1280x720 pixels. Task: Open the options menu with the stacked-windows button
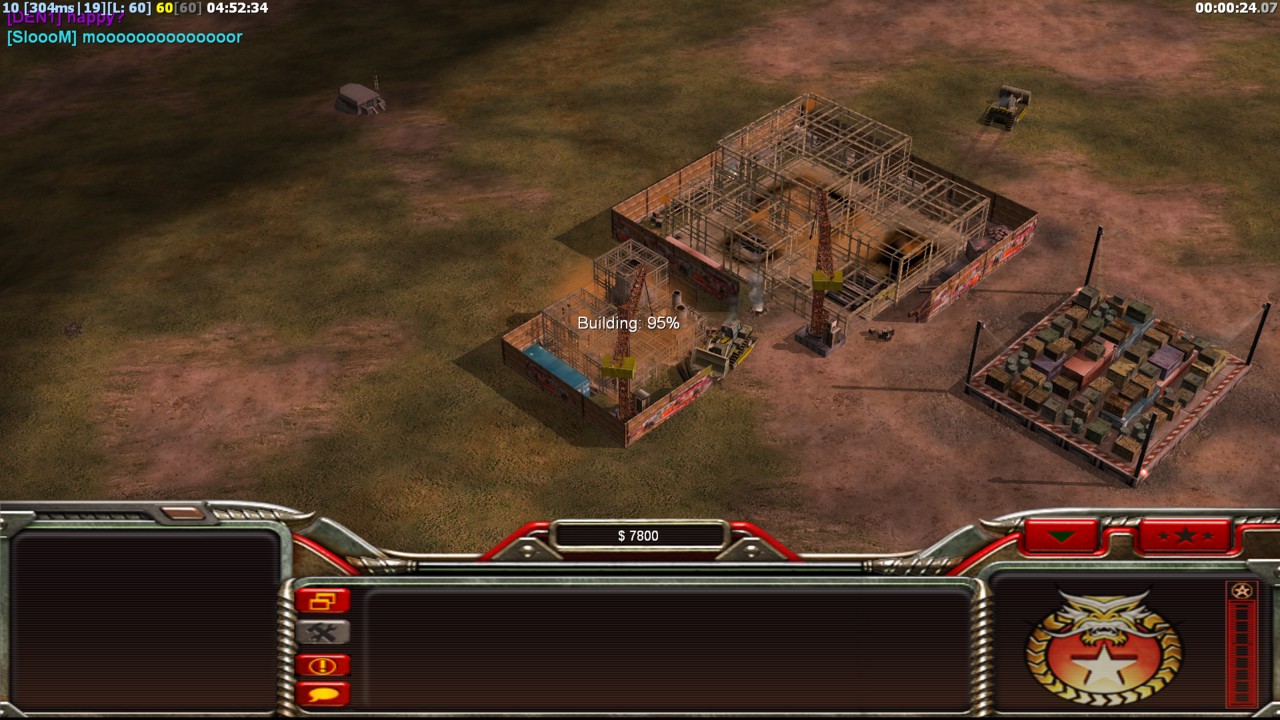point(322,601)
